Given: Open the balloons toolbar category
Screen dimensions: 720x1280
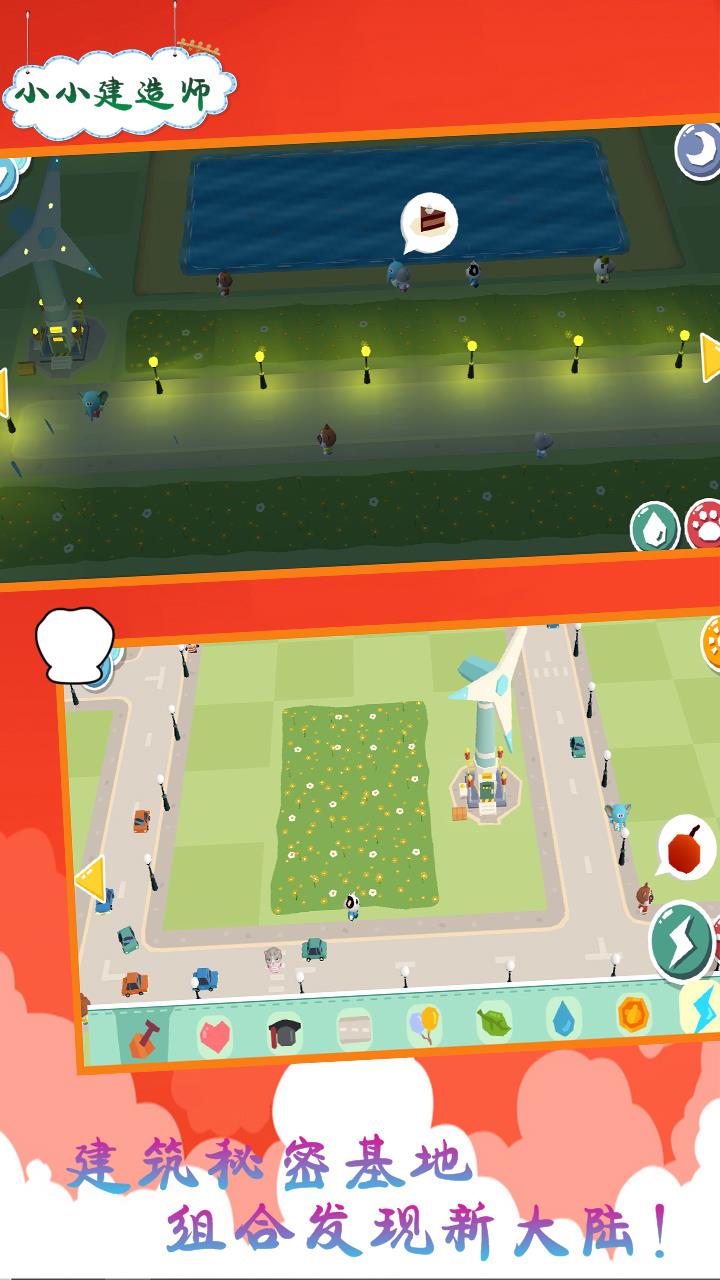Looking at the screenshot, I should click(x=424, y=1024).
